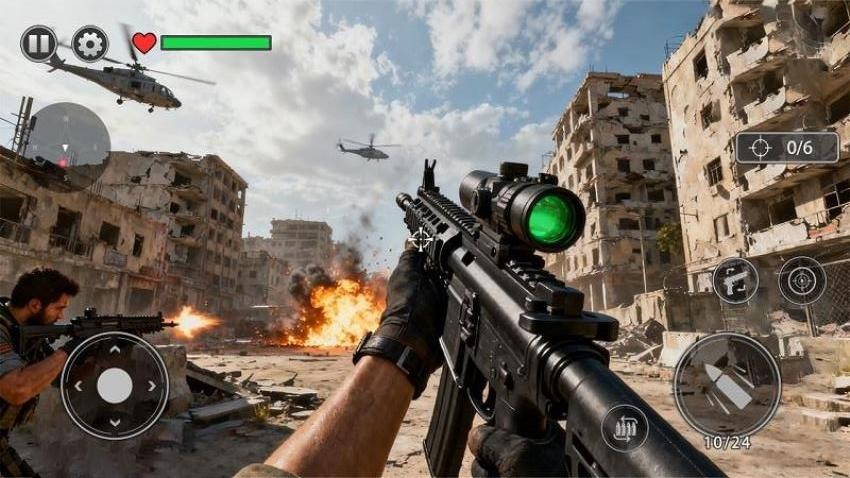This screenshot has height=478, width=850.
Task: Tap the circular radar minimap
Action: [66, 146]
